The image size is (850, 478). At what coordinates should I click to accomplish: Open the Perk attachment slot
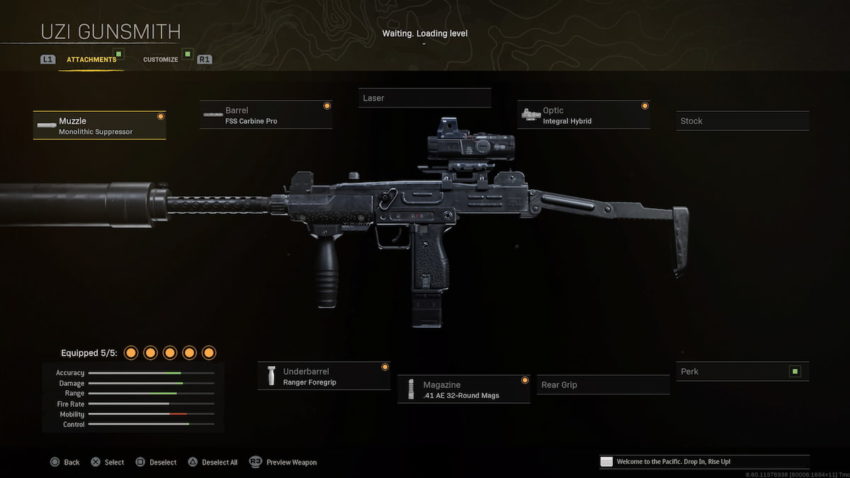[x=742, y=372]
